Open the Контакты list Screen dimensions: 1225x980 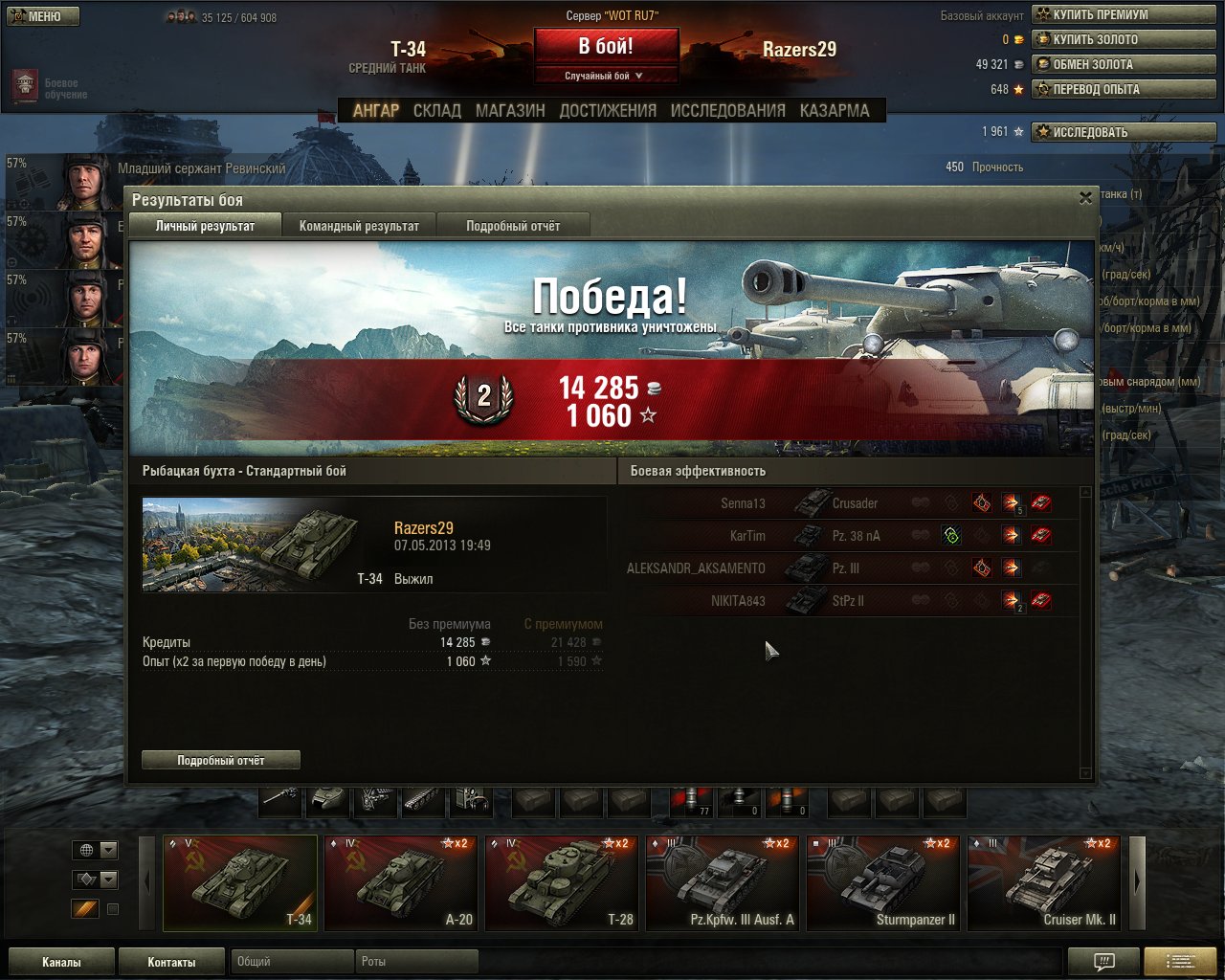171,962
